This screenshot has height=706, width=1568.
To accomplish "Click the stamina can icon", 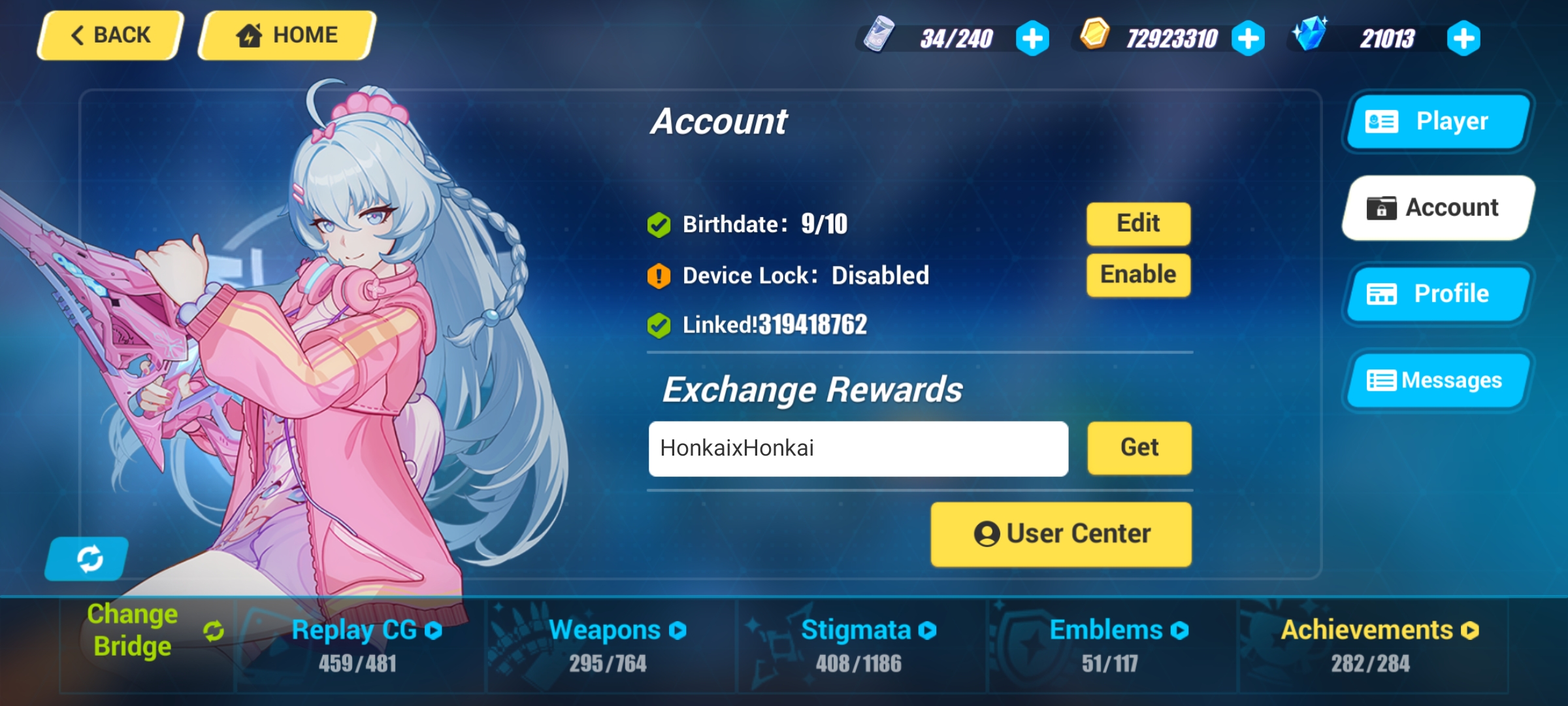I will (x=879, y=36).
